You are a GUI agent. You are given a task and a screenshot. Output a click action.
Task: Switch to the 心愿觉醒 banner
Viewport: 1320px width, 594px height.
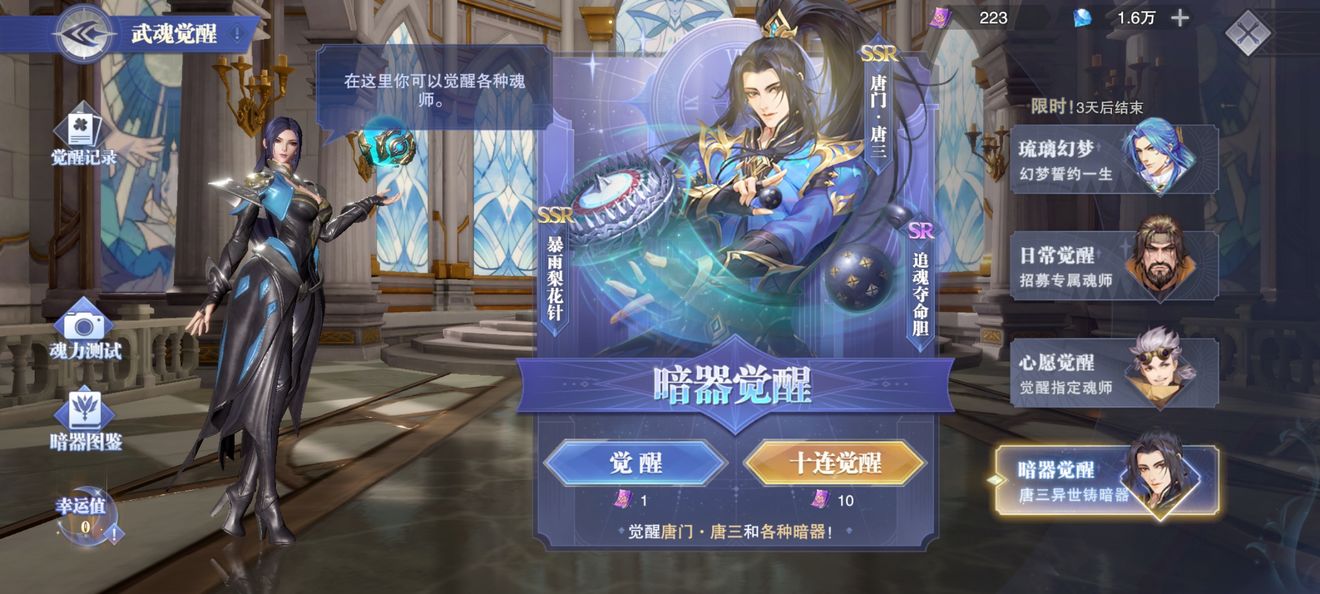(x=1113, y=373)
